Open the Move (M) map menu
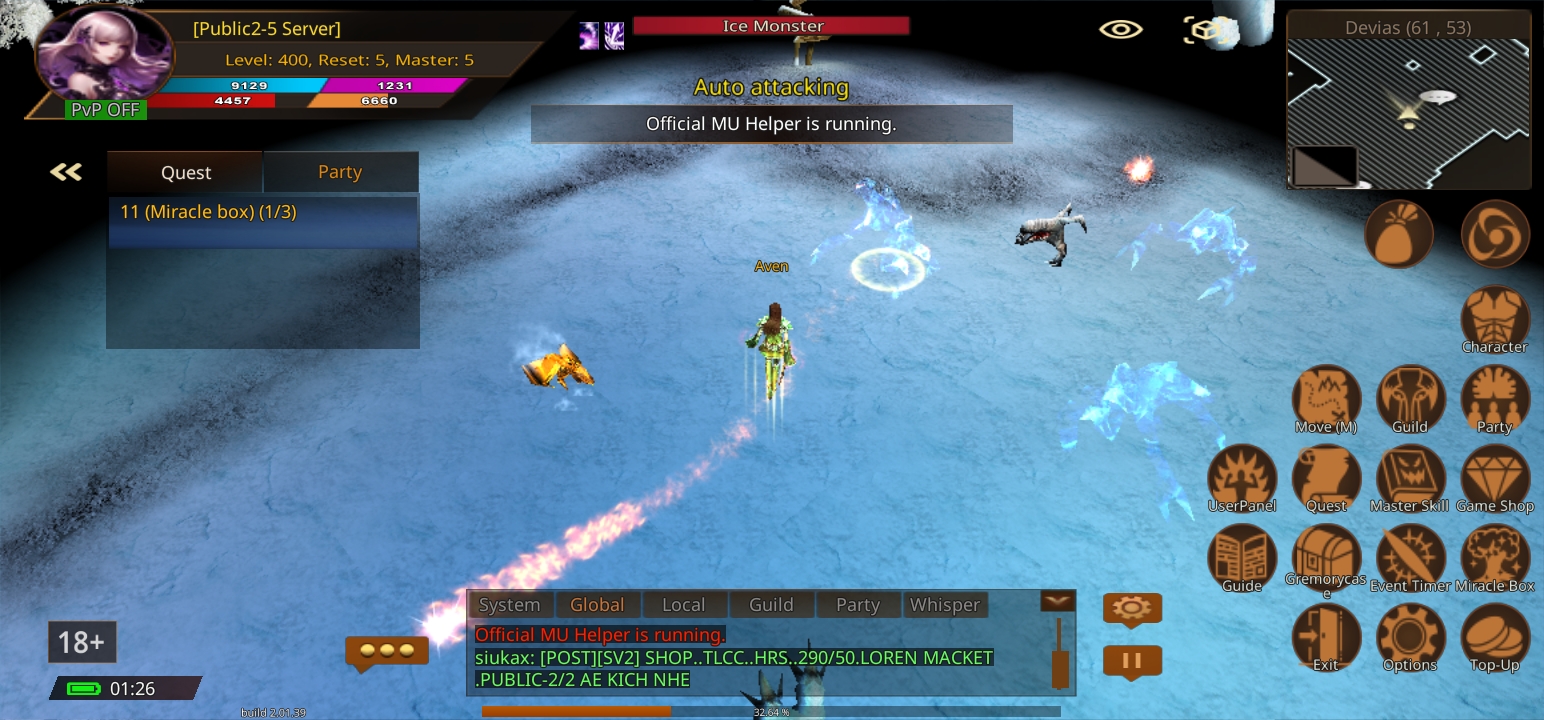The image size is (1544, 720). point(1326,398)
